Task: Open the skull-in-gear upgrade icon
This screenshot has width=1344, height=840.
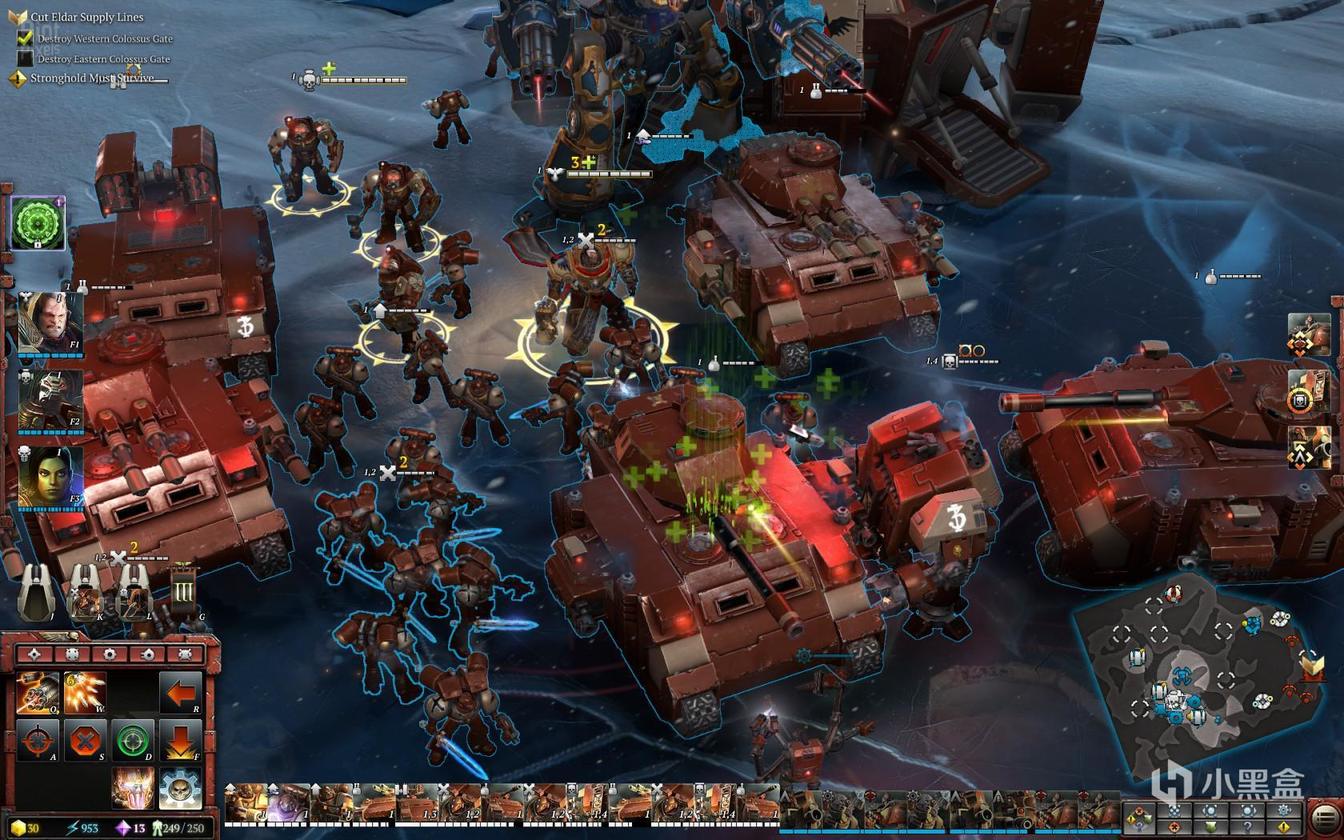Action: pos(181,787)
